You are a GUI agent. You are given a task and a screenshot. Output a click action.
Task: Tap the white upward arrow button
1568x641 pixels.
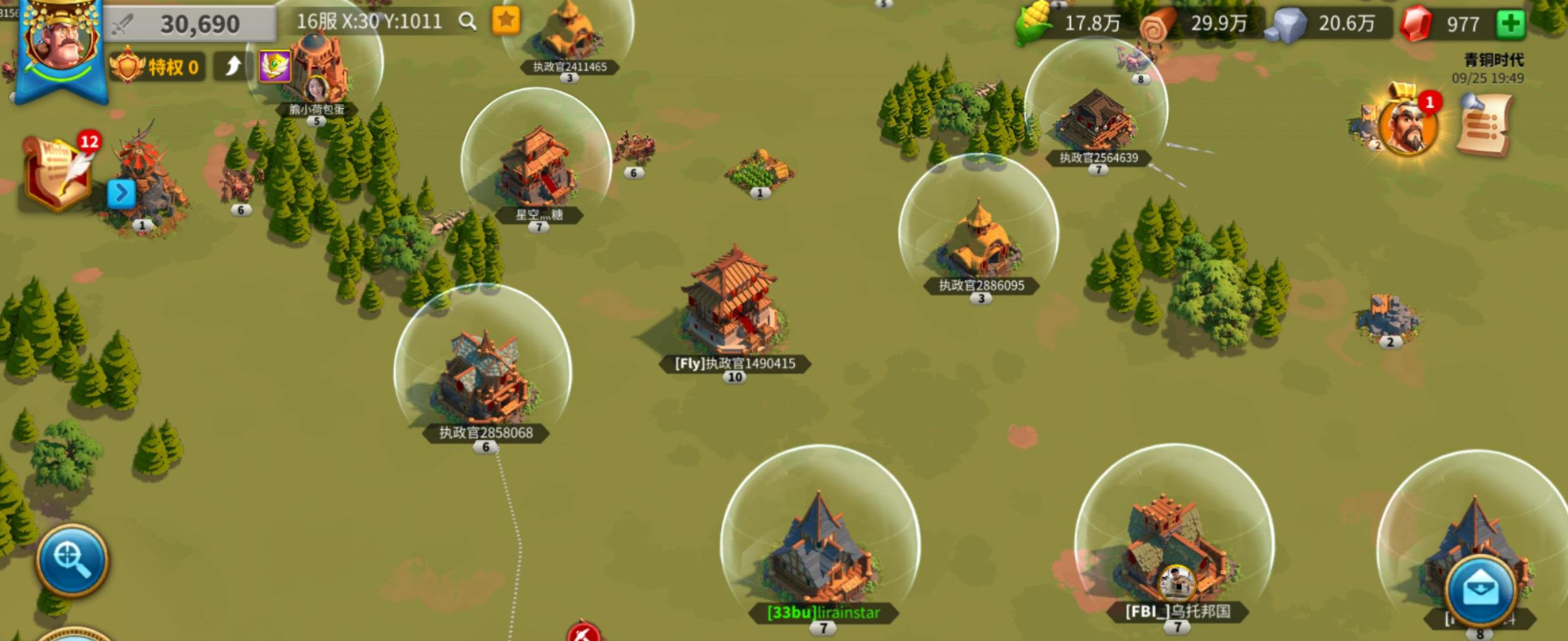[x=233, y=67]
